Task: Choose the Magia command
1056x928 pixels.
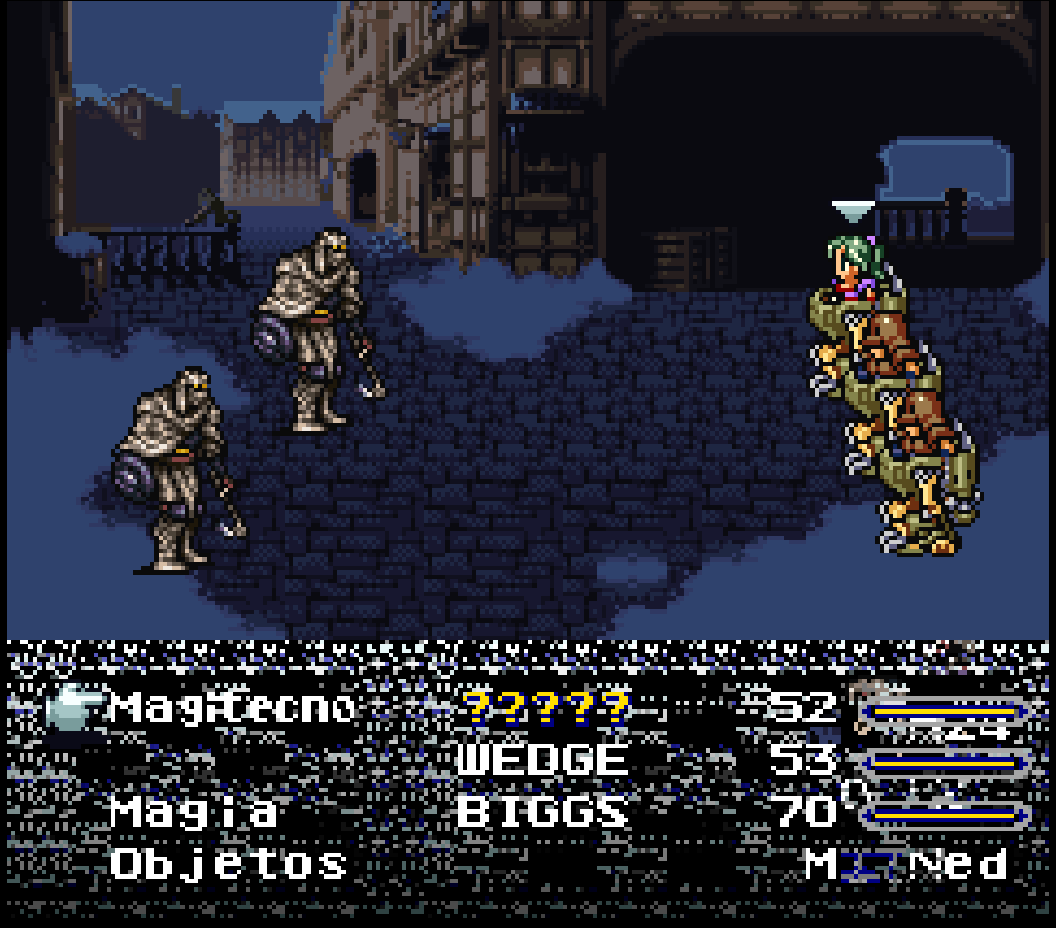Action: coord(194,811)
